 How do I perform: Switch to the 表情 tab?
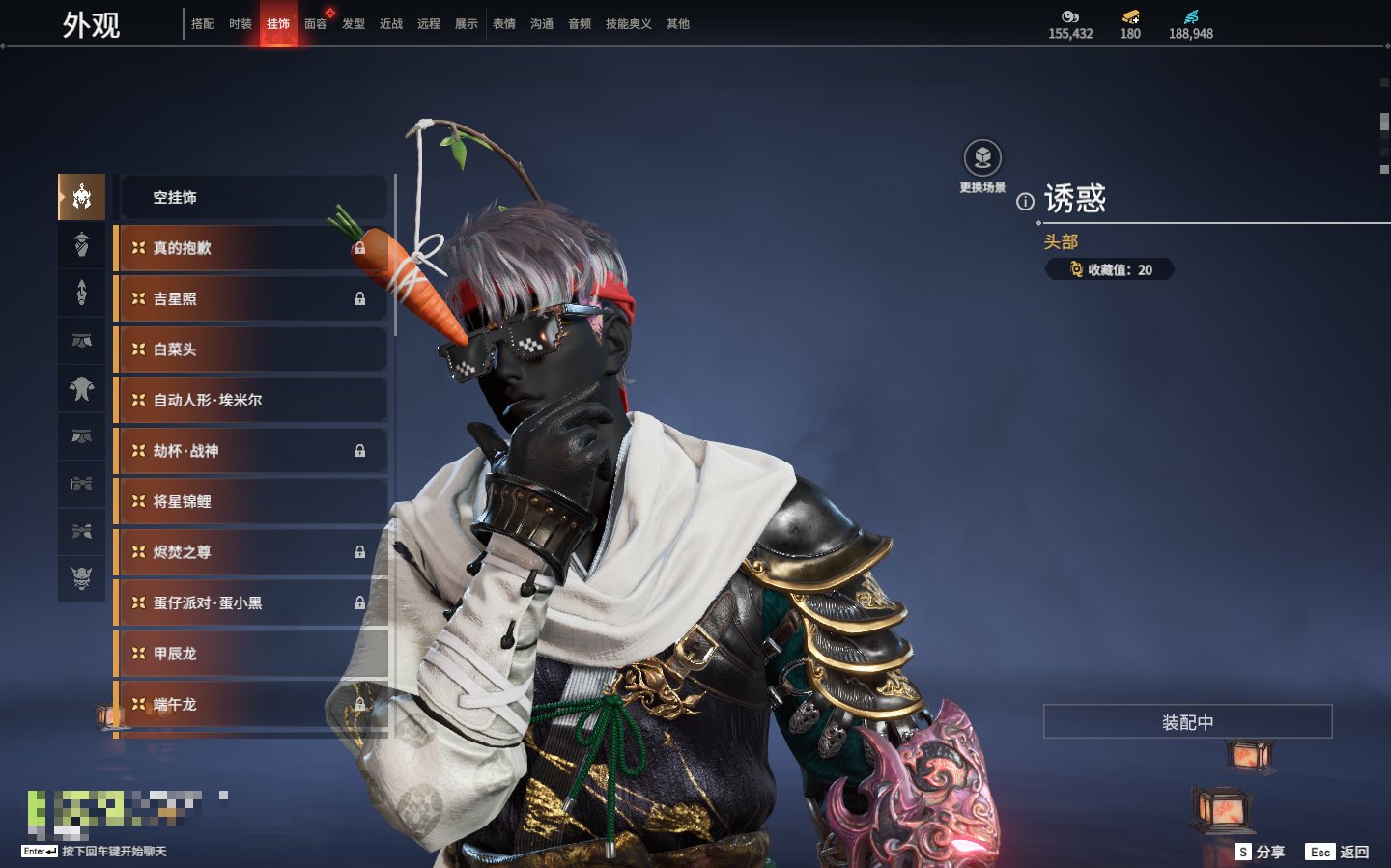(504, 24)
